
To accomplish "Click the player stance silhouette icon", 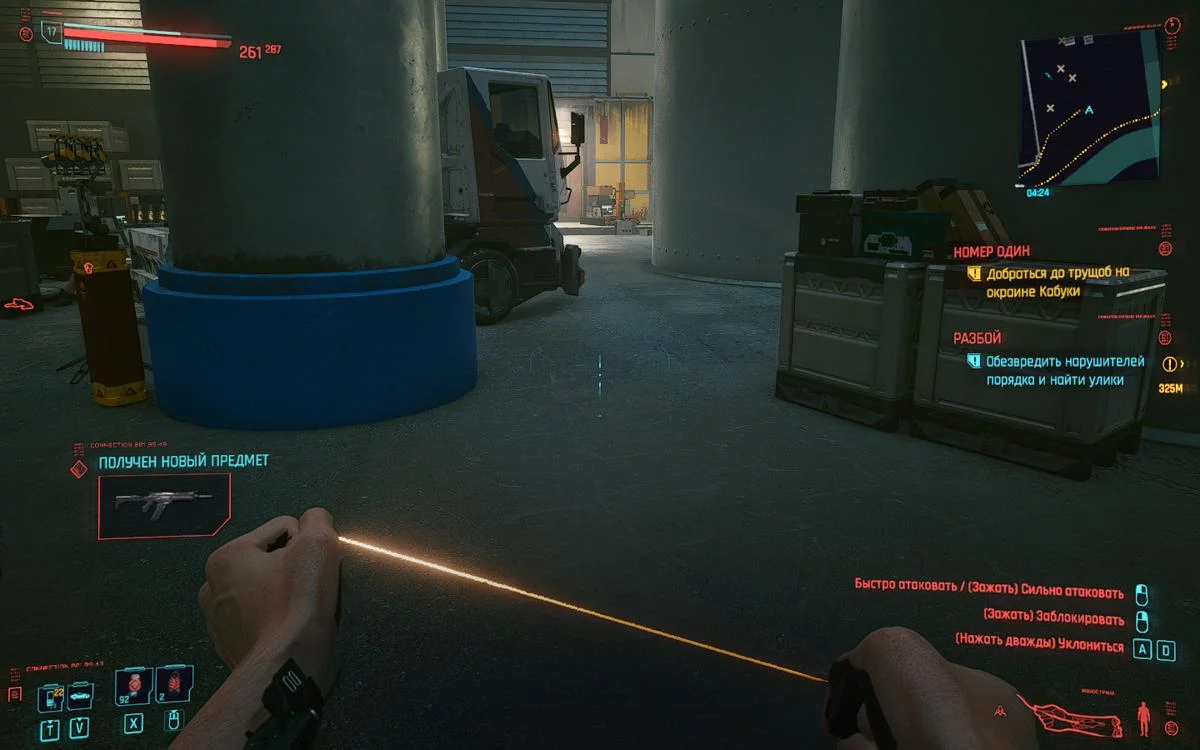I will click(1144, 717).
